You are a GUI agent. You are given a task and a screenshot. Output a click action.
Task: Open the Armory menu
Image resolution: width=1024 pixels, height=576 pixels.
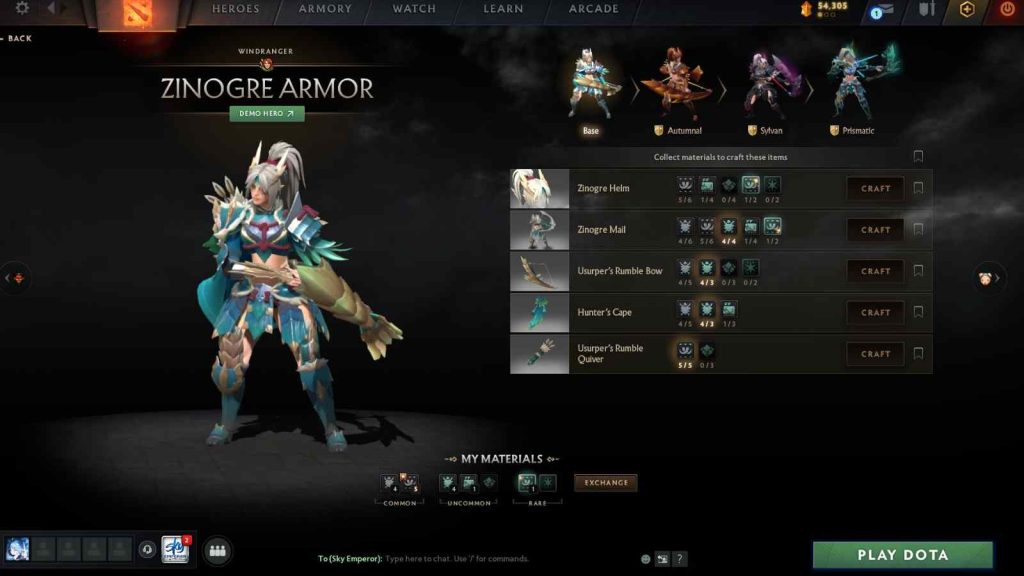point(325,9)
